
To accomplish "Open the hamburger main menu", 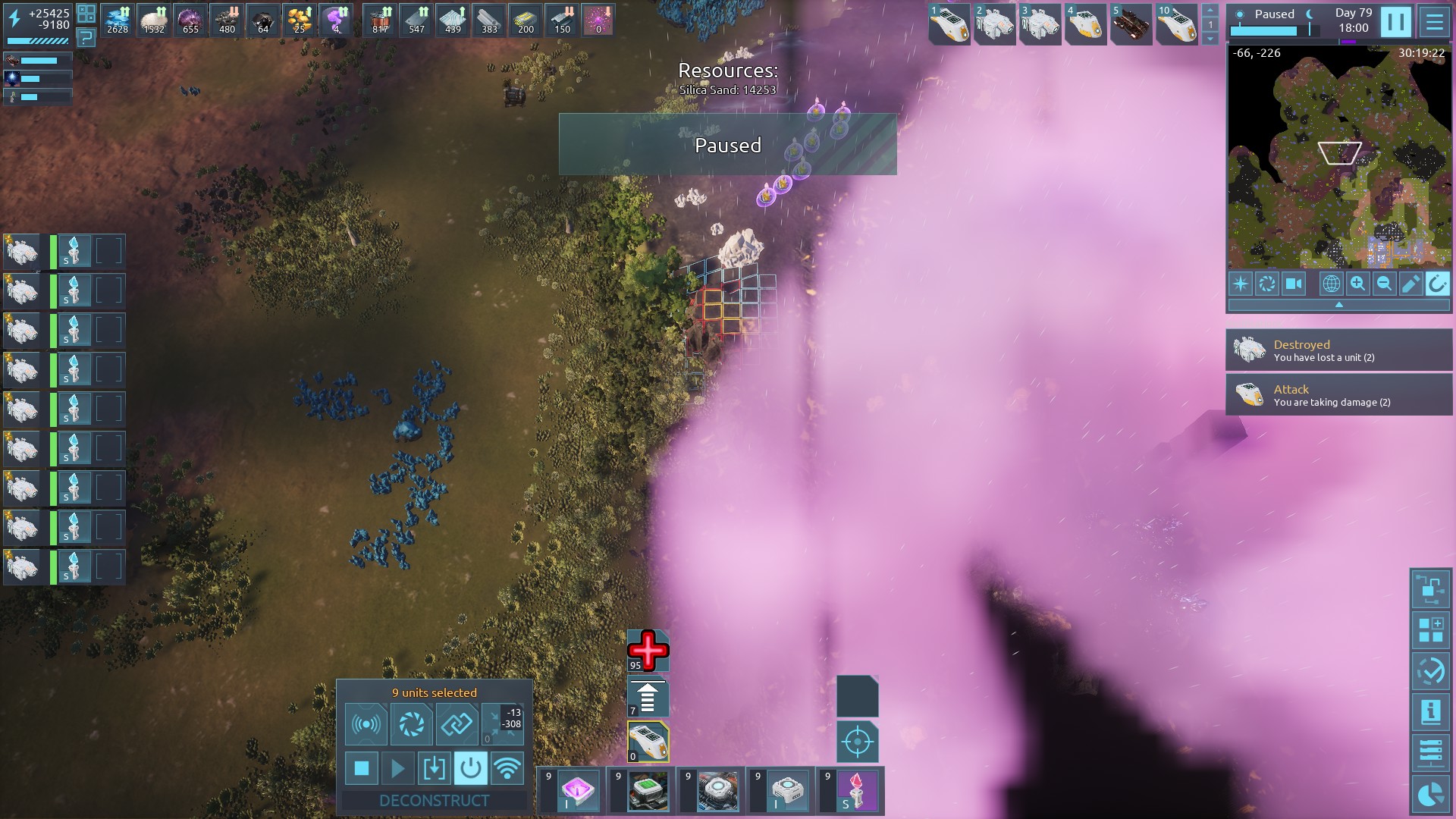I will [x=1434, y=22].
